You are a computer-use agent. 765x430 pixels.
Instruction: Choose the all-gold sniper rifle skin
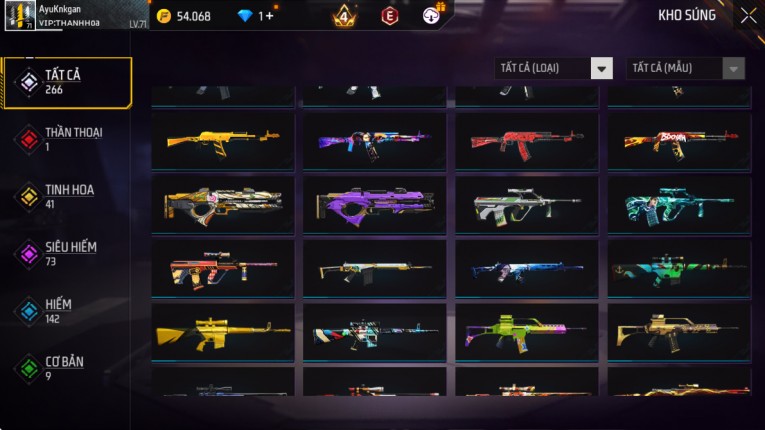tap(223, 332)
